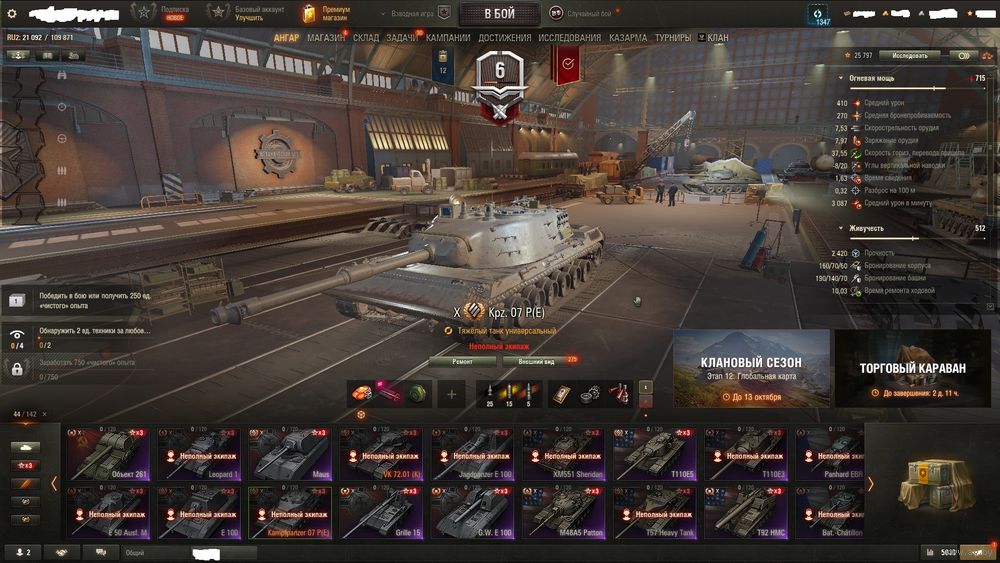This screenshot has height=563, width=1000.
Task: Open the ИССЛЕДОВАНИЯ tab
Action: click(570, 38)
